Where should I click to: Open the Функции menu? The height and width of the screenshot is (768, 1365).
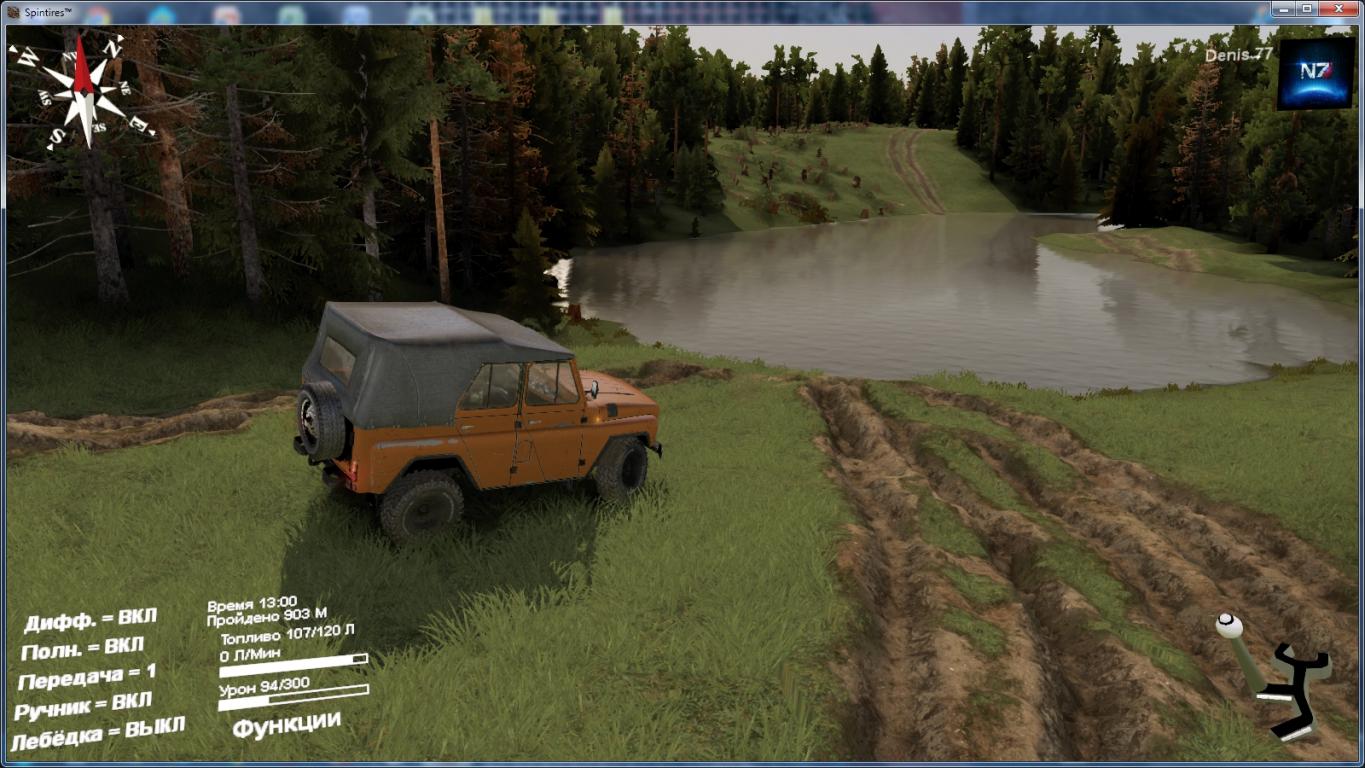pos(286,724)
